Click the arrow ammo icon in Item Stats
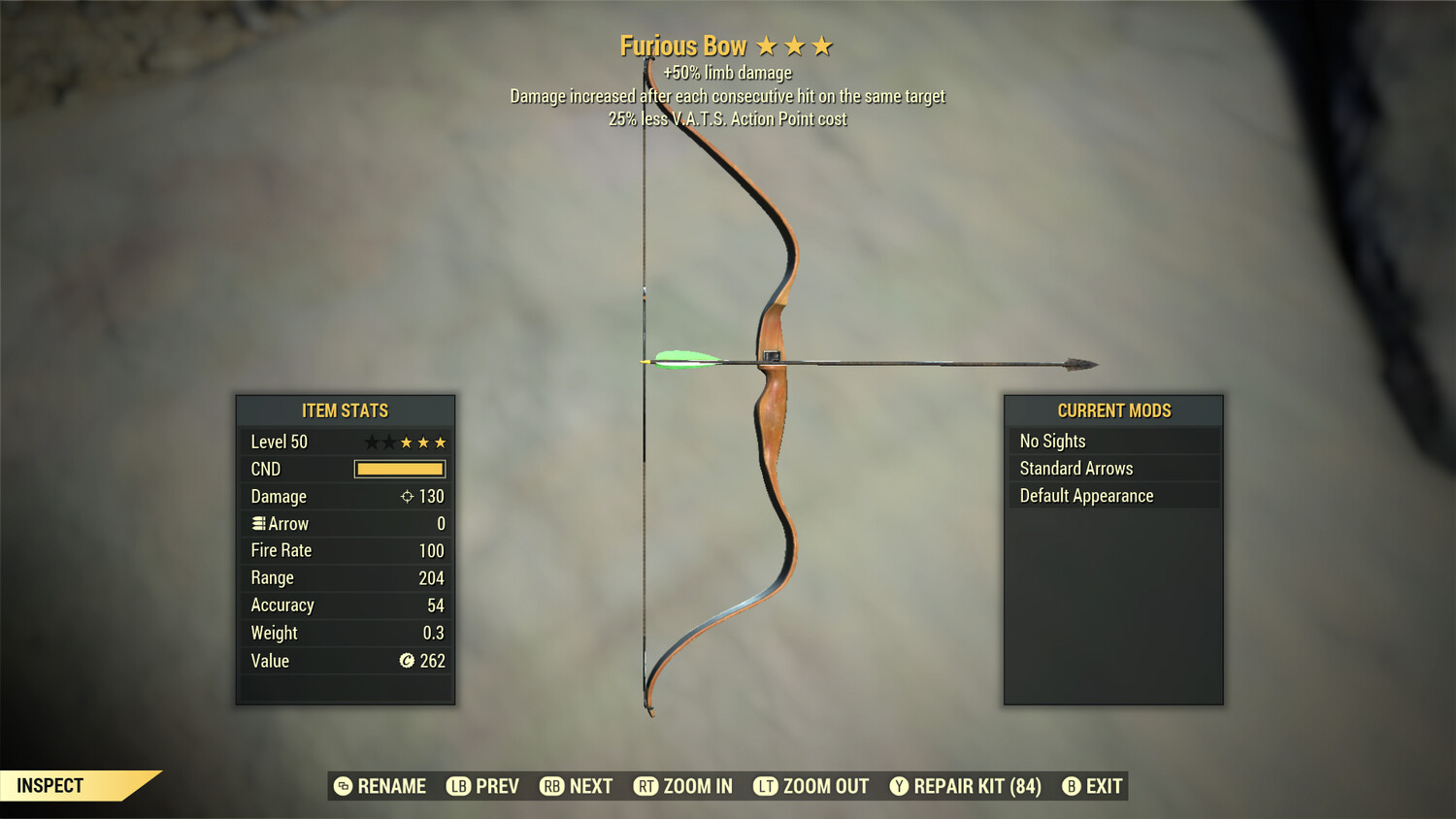 point(258,523)
